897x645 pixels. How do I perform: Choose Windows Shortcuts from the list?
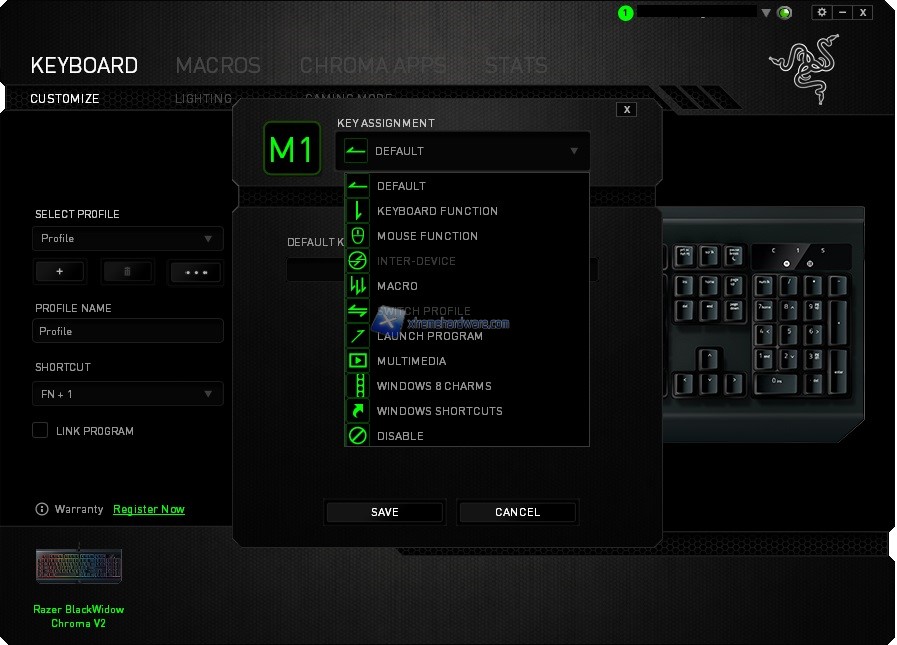439,411
